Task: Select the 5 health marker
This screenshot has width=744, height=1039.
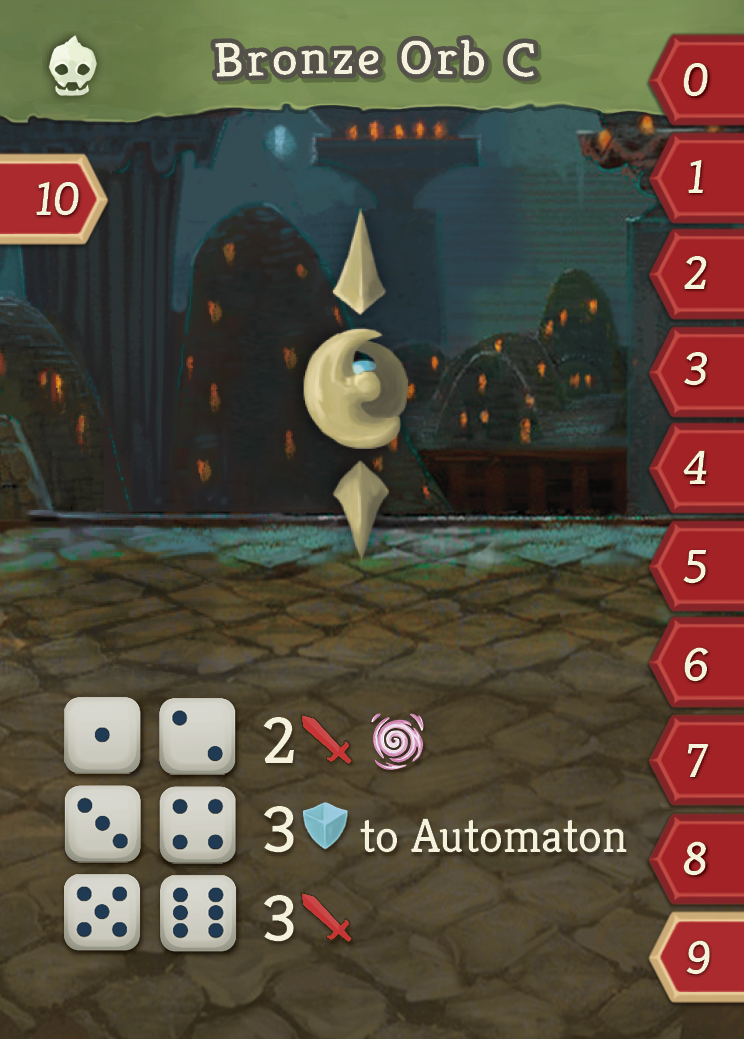Action: pyautogui.click(x=697, y=567)
